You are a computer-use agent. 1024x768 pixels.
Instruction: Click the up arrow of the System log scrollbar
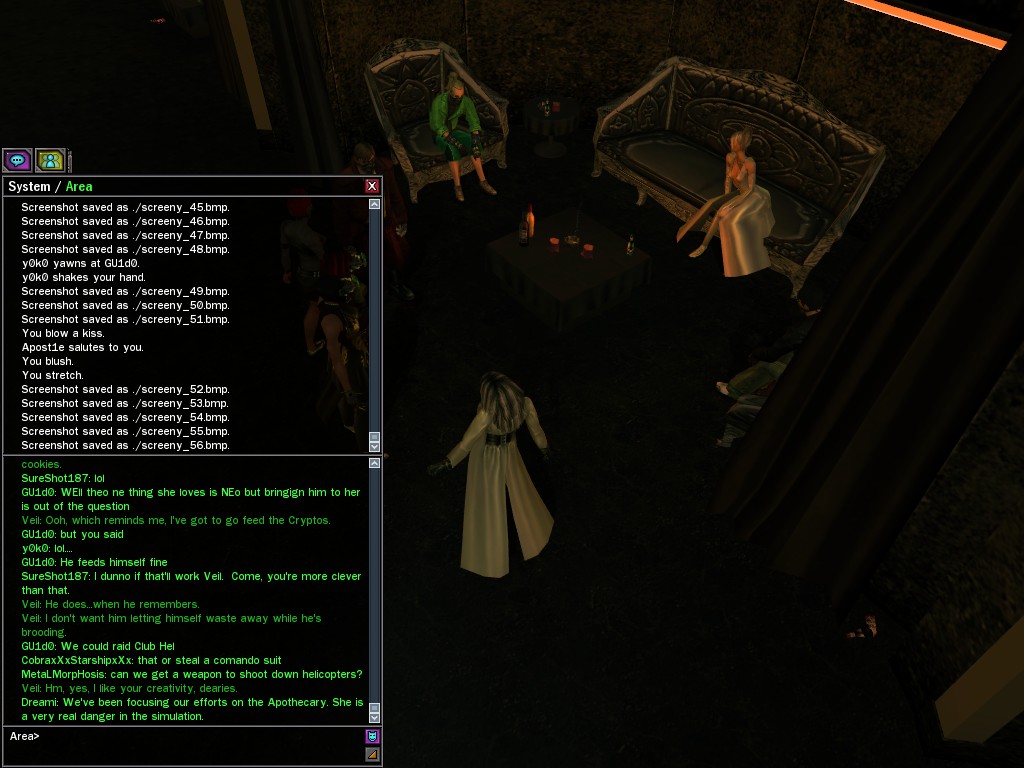[375, 204]
